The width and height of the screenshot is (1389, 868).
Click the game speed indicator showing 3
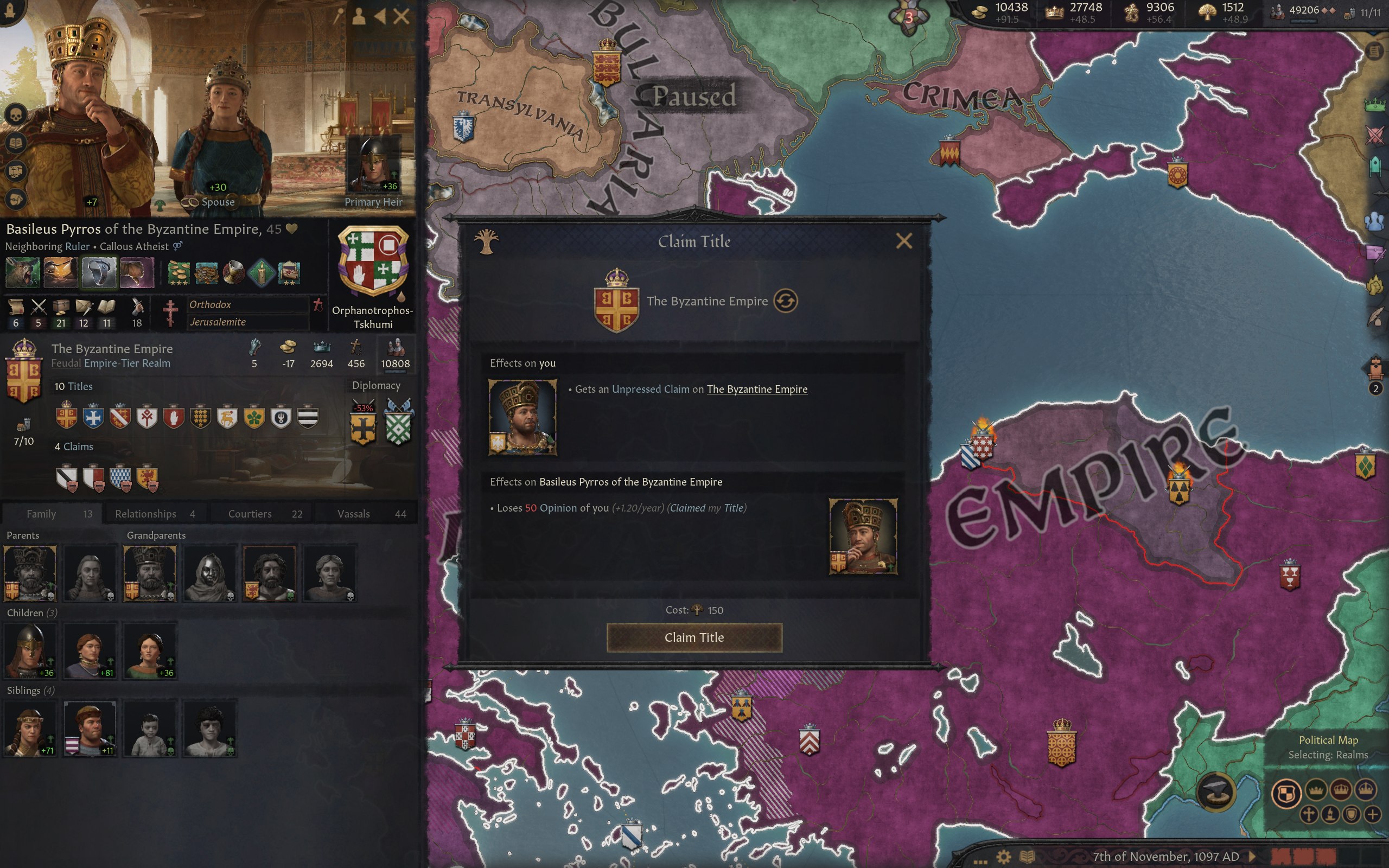[909, 17]
